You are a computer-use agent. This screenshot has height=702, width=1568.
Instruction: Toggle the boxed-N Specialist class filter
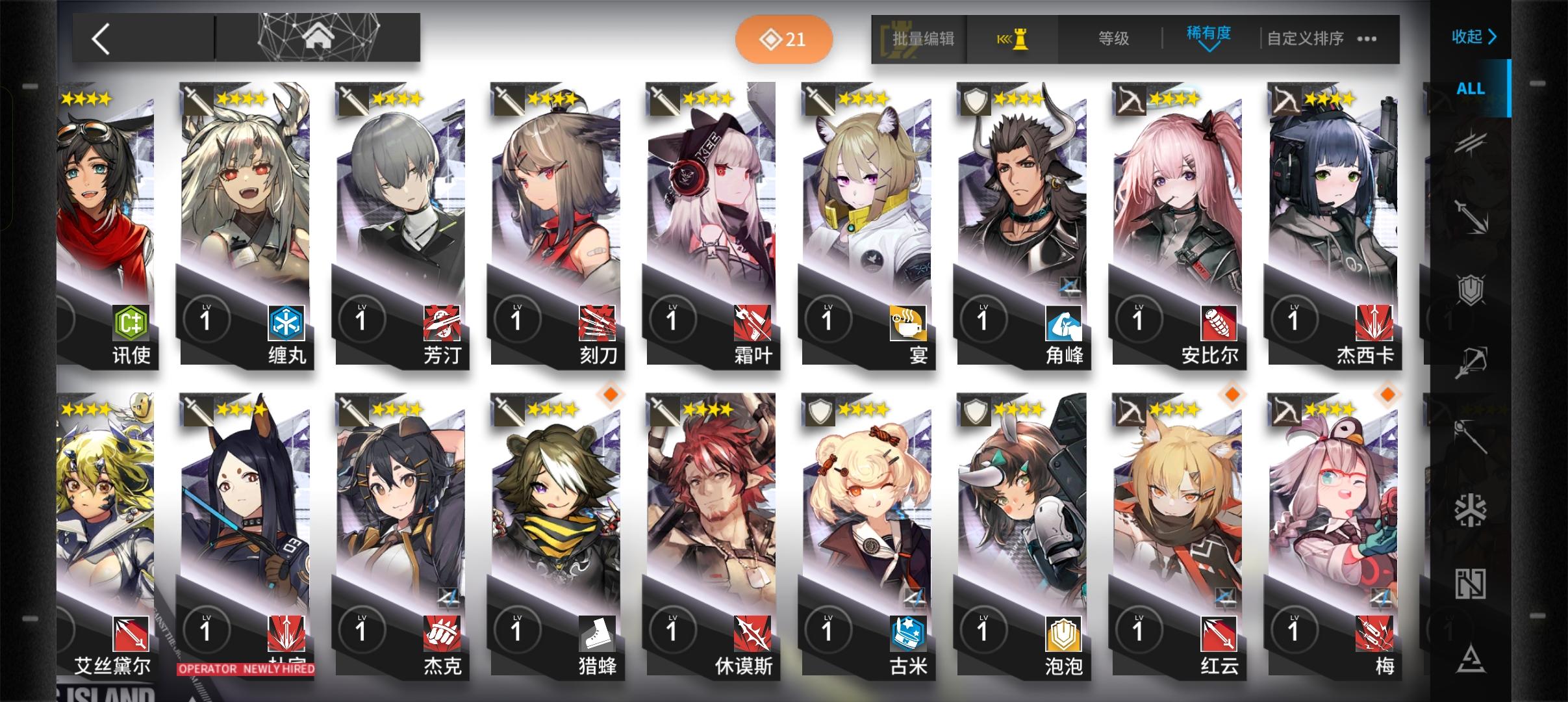[1471, 584]
